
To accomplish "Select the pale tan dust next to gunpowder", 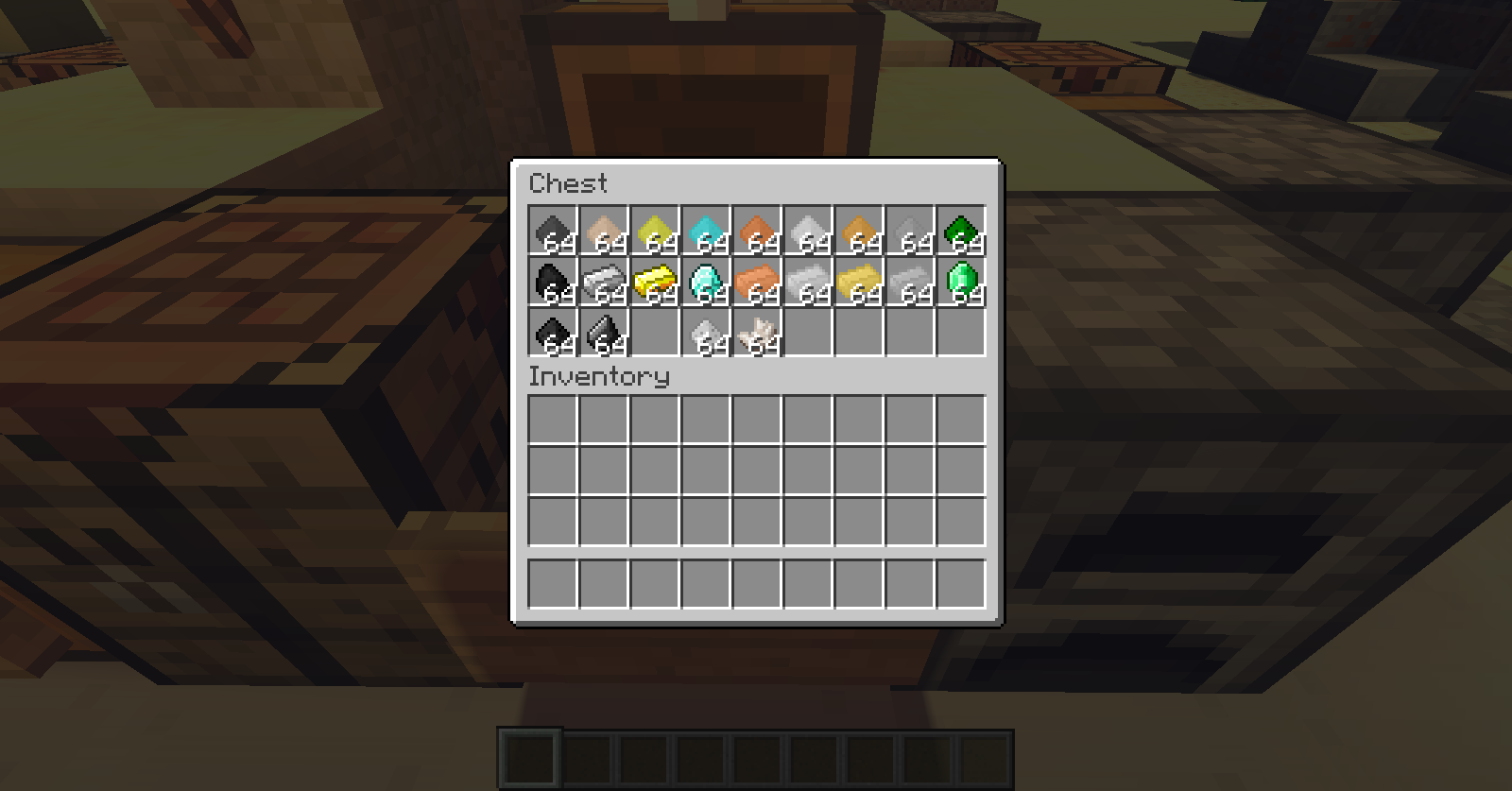I will tap(605, 232).
